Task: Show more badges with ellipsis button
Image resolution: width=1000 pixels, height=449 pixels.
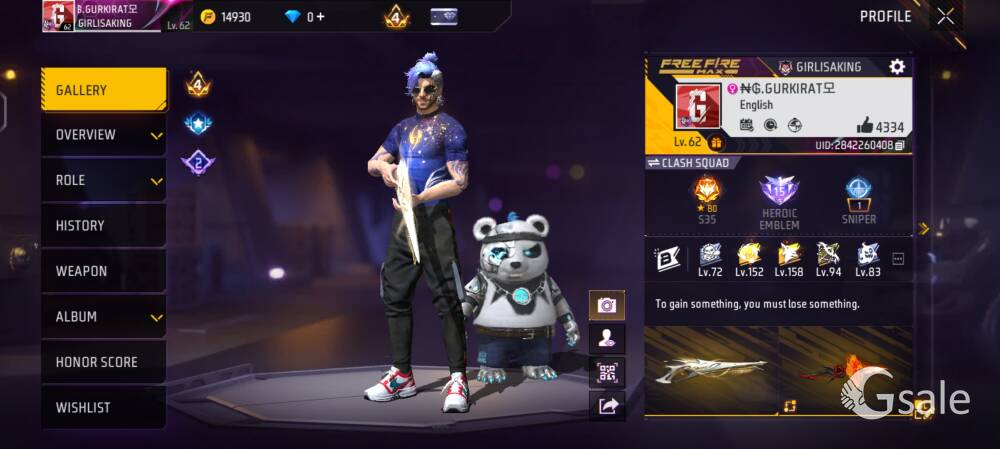Action: coord(898,259)
